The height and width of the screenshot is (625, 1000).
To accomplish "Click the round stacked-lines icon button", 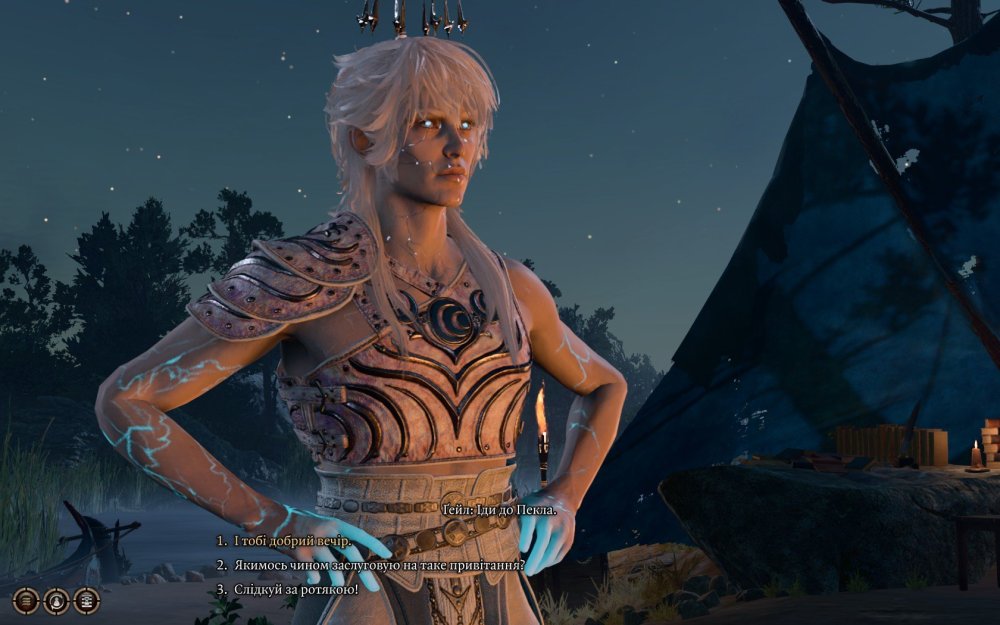I will pyautogui.click(x=27, y=600).
